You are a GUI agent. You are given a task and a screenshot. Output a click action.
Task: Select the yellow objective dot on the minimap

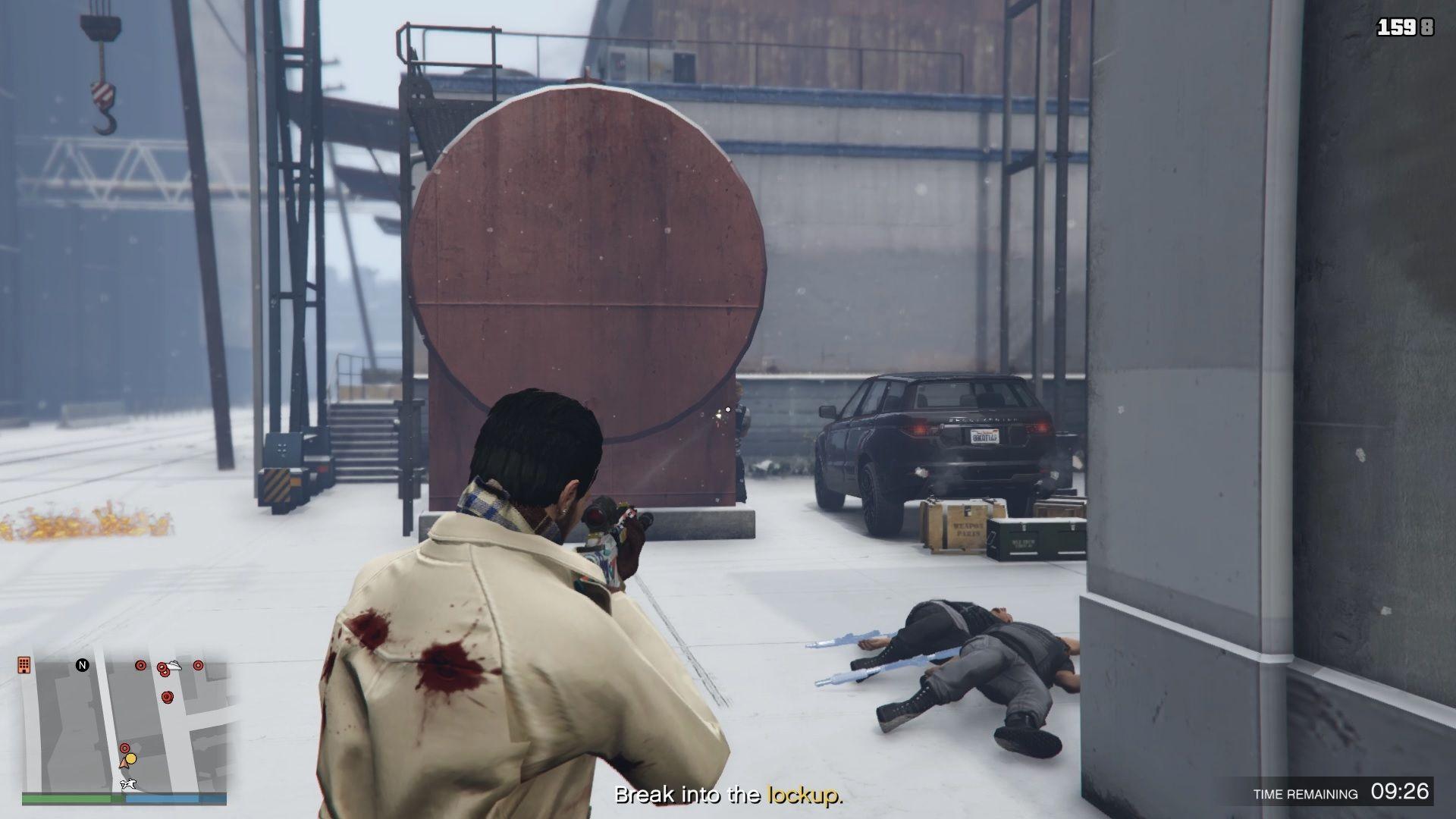pos(130,758)
